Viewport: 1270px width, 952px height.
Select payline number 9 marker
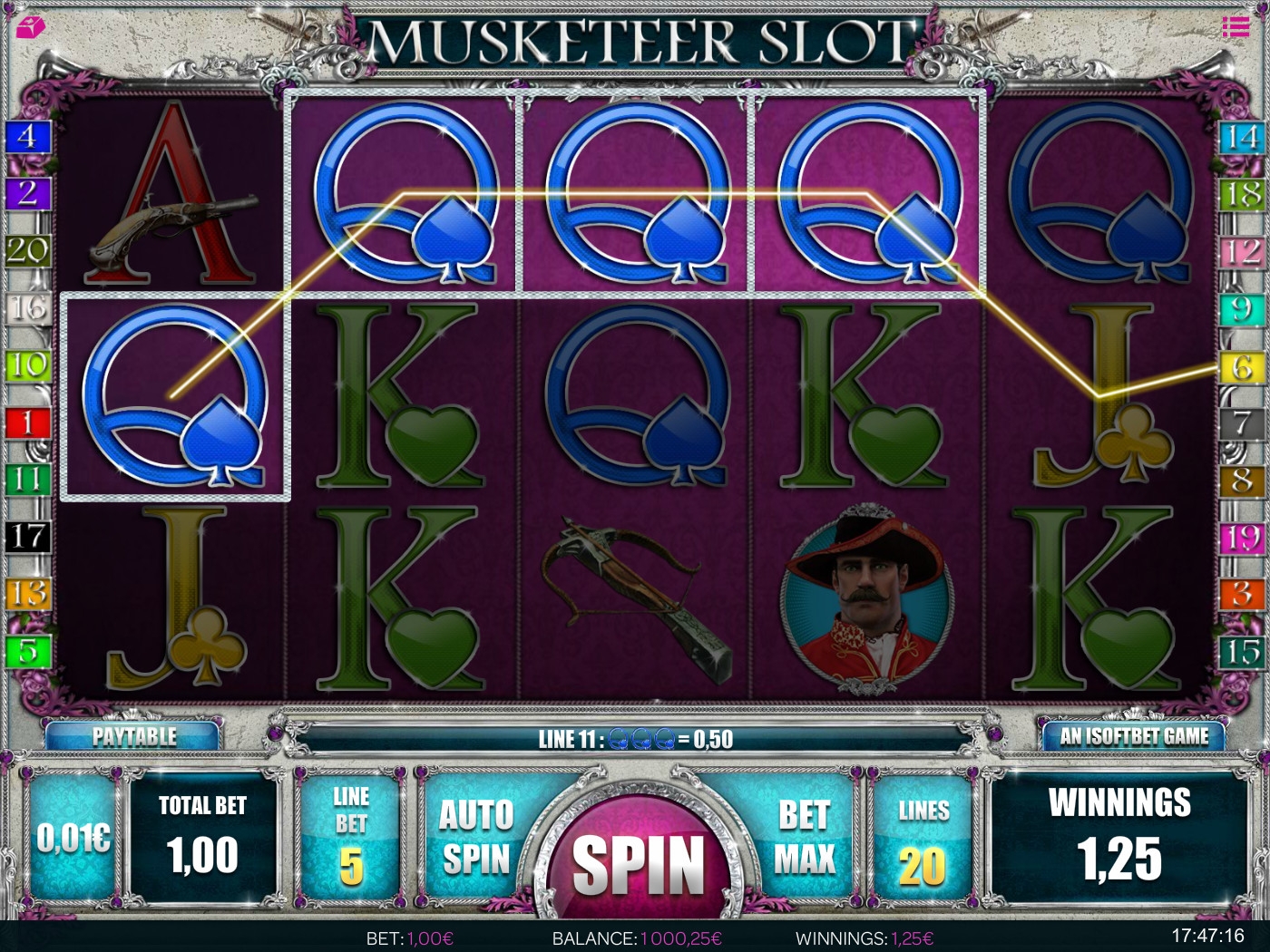click(1242, 309)
